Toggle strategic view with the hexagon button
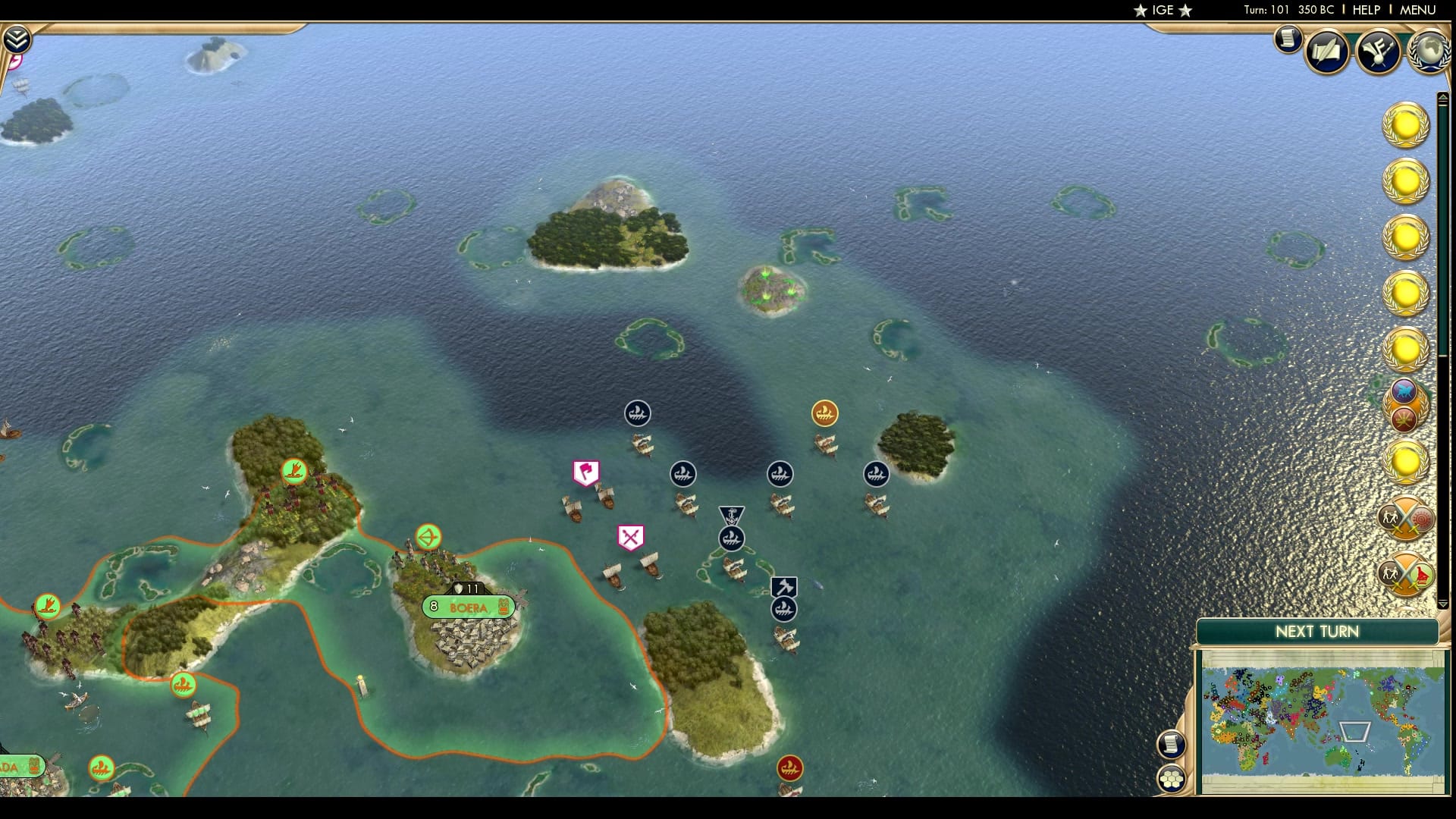 coord(1170,777)
